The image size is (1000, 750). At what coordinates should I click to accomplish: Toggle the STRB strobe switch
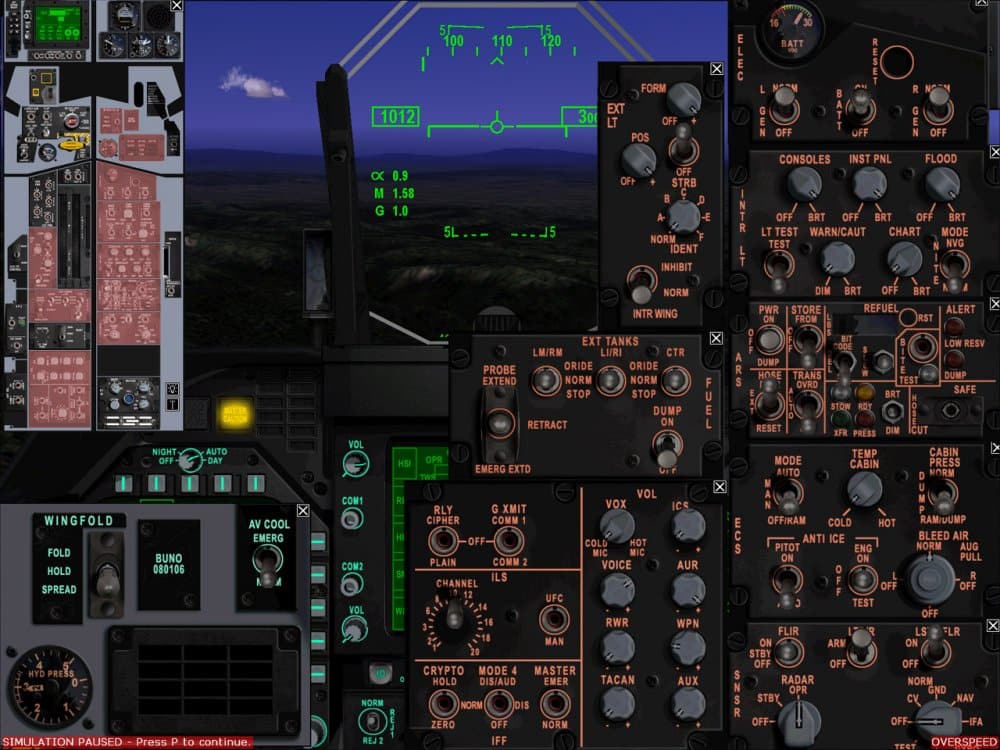pyautogui.click(x=683, y=152)
